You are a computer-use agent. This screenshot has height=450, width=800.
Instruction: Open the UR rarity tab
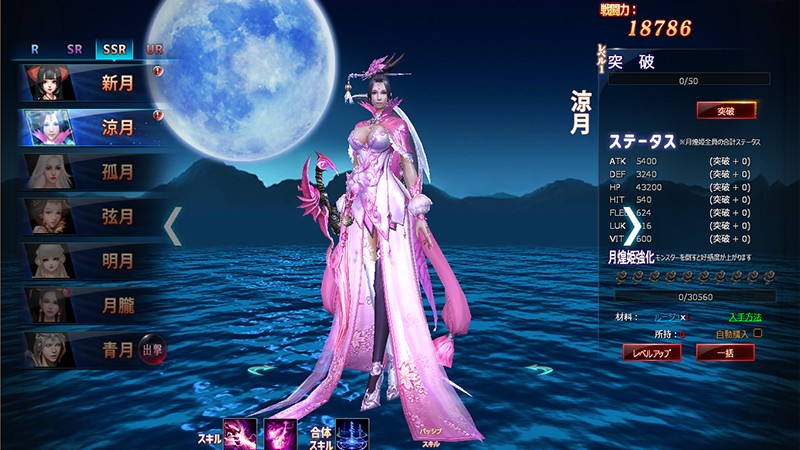point(154,48)
